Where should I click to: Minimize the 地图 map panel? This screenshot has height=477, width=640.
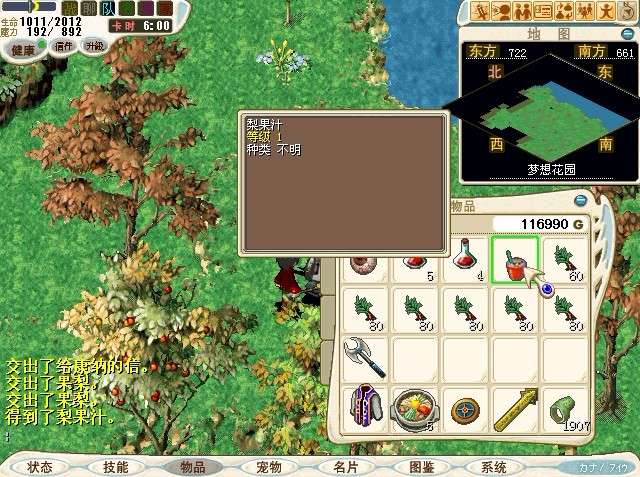click(630, 37)
